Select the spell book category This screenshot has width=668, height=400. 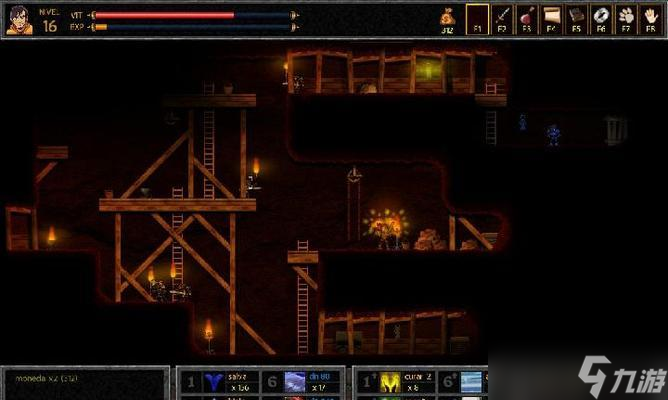(x=576, y=19)
